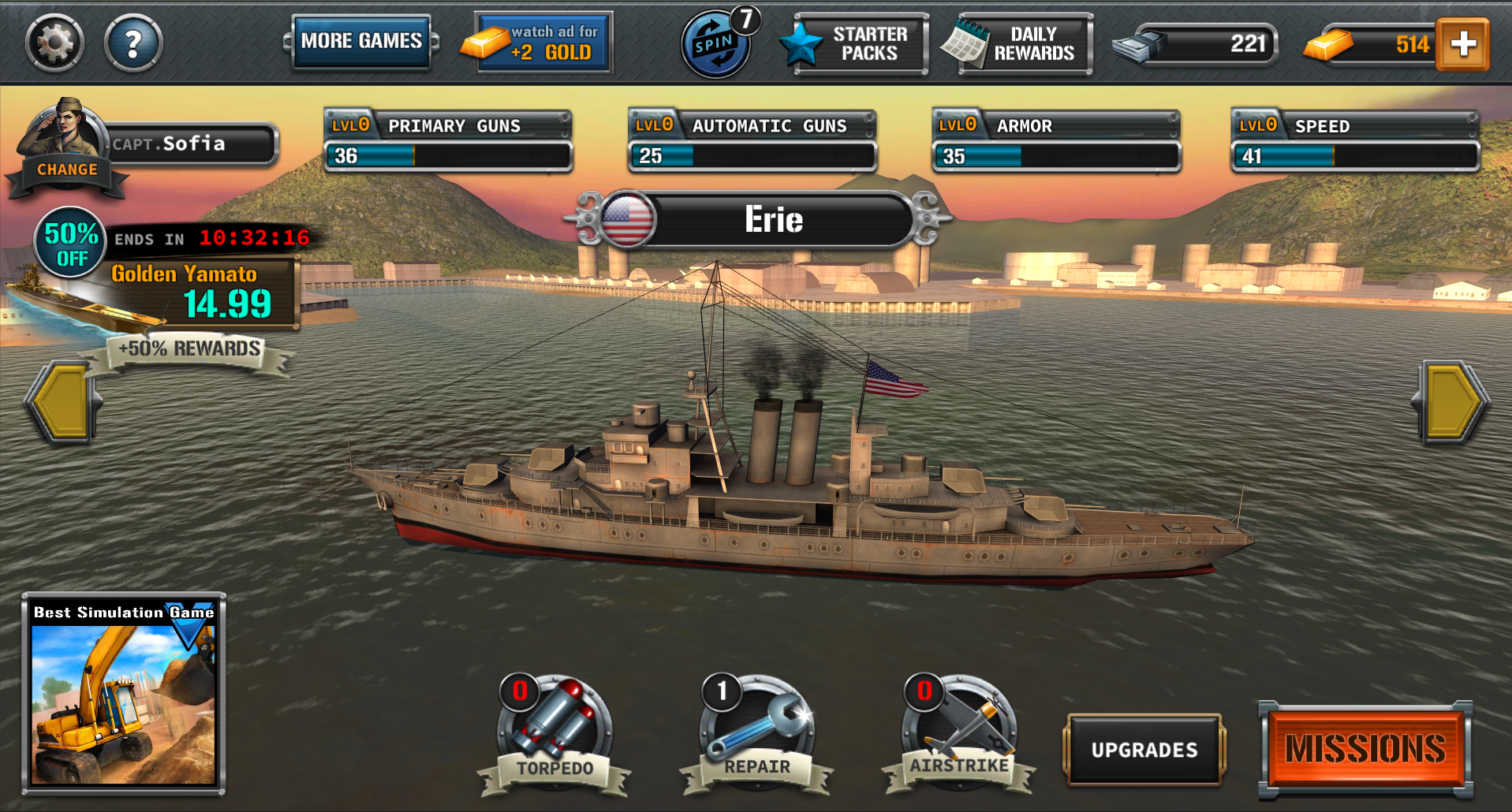Open the question mark help screen
1512x812 pixels.
133,43
